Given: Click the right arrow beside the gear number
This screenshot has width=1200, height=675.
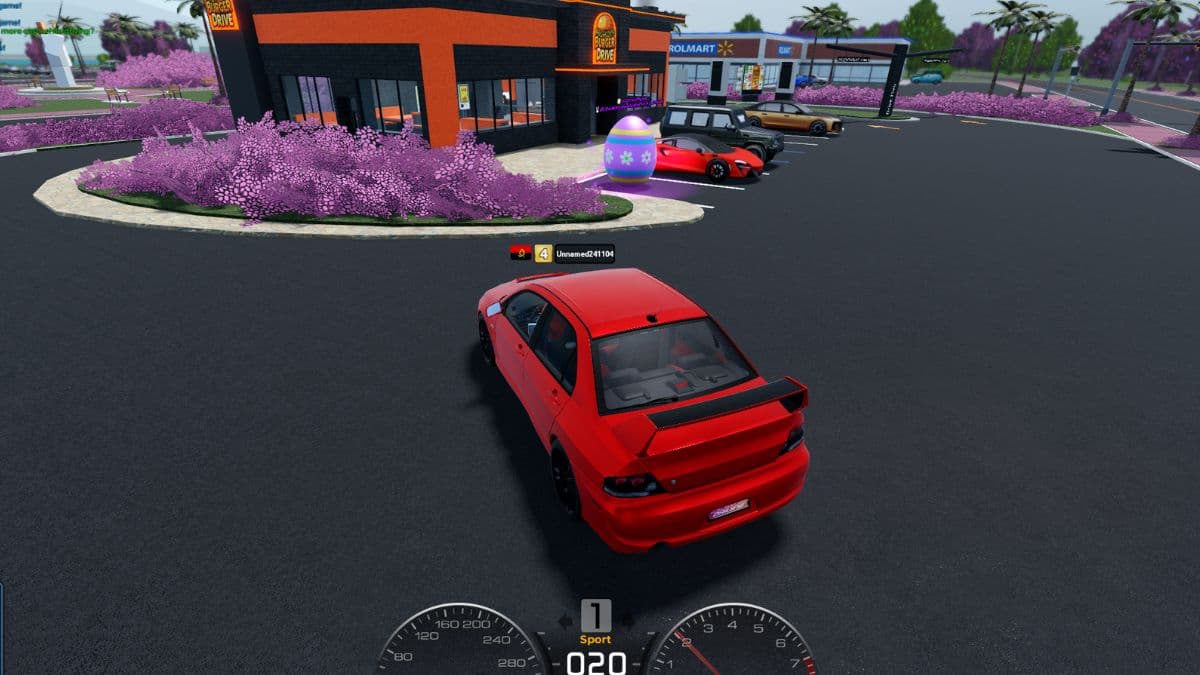Looking at the screenshot, I should (x=627, y=620).
